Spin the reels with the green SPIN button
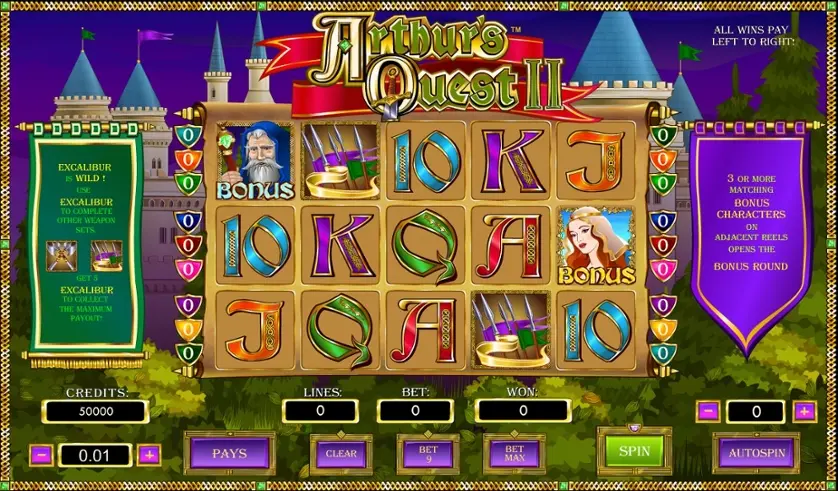Viewport: 838px width, 491px height. tap(633, 450)
